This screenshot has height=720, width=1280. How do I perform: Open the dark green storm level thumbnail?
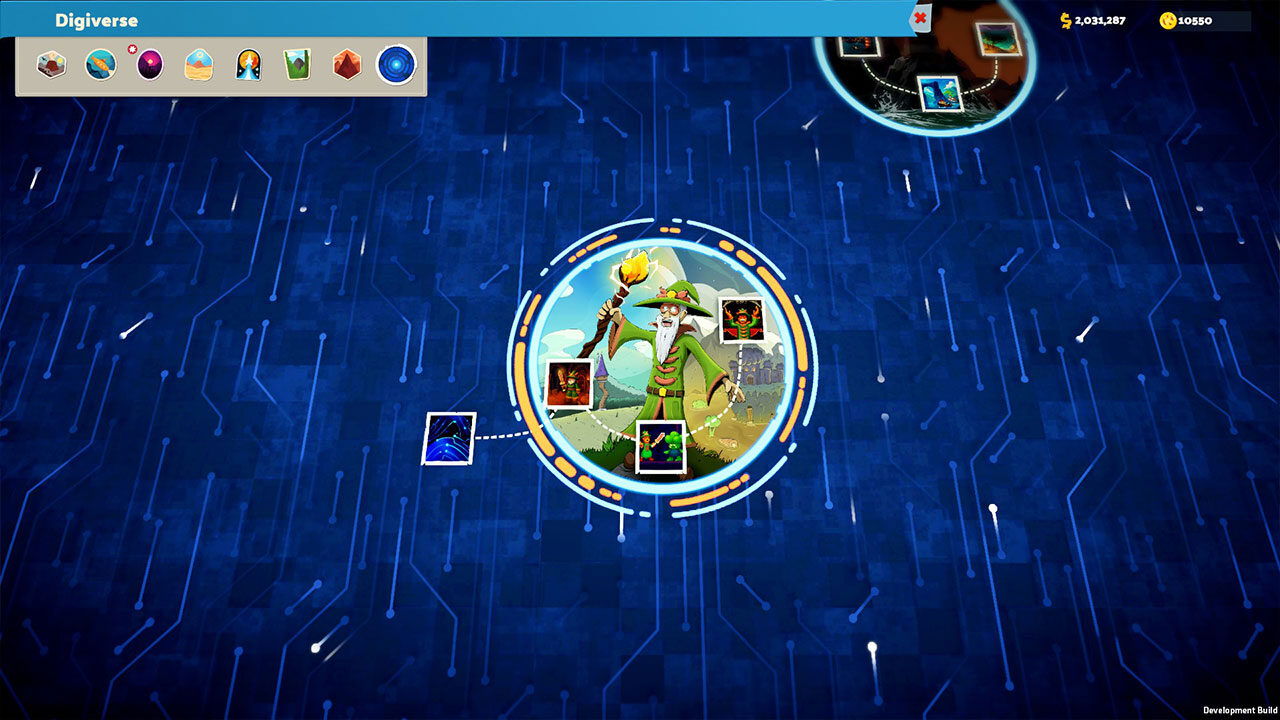coord(997,40)
